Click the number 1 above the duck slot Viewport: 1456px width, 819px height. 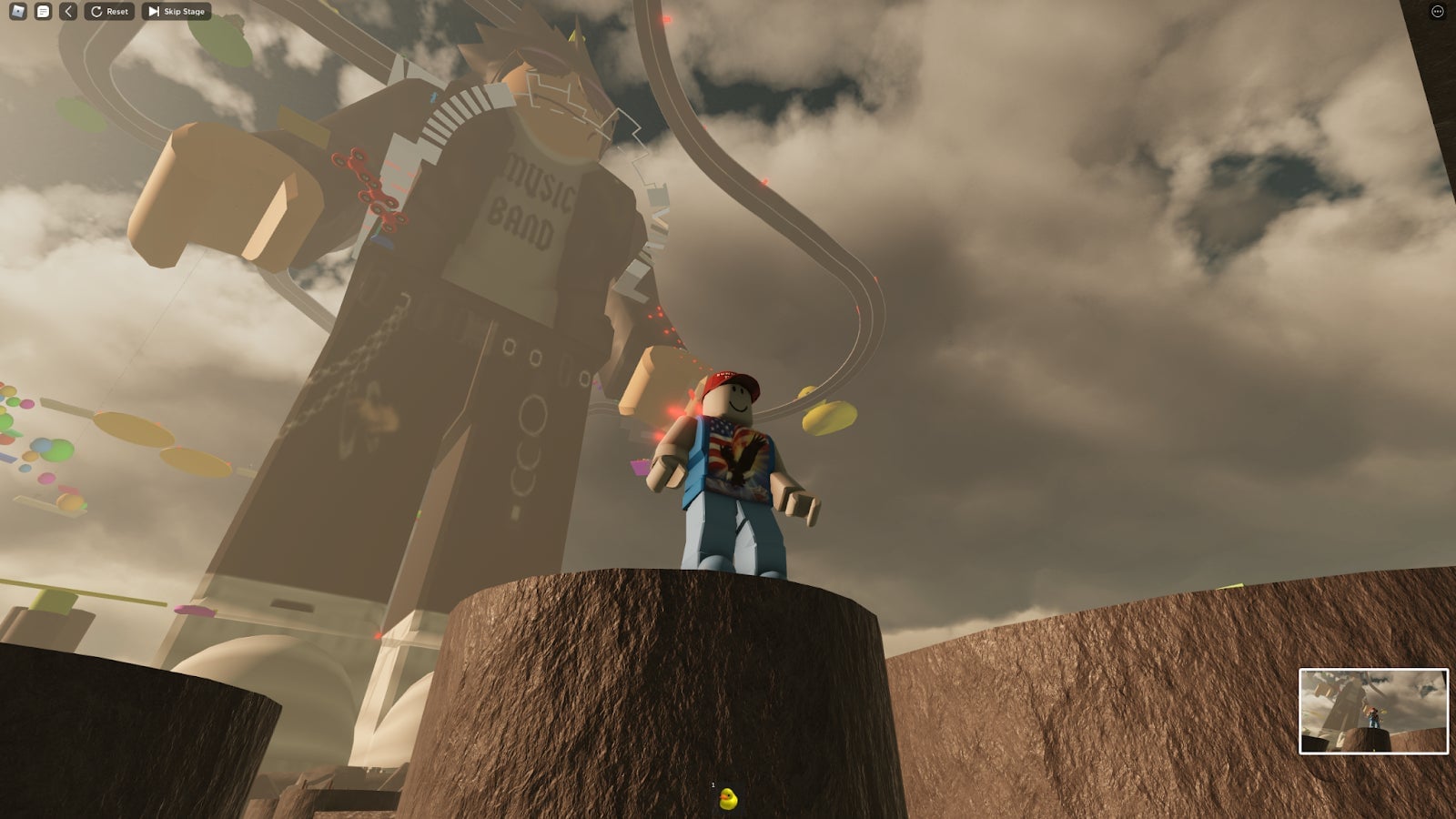(x=713, y=784)
